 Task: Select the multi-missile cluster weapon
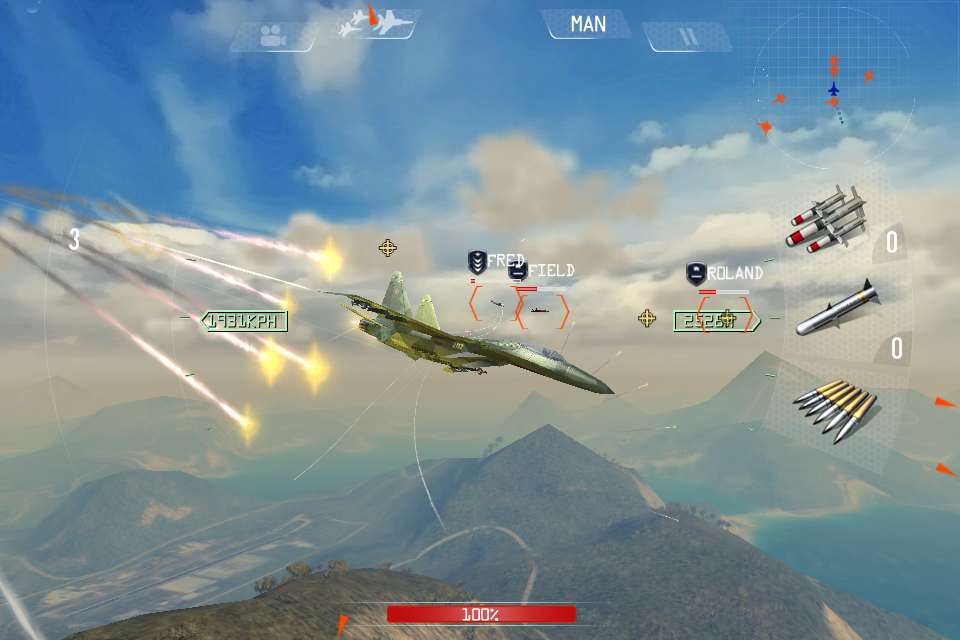click(828, 221)
